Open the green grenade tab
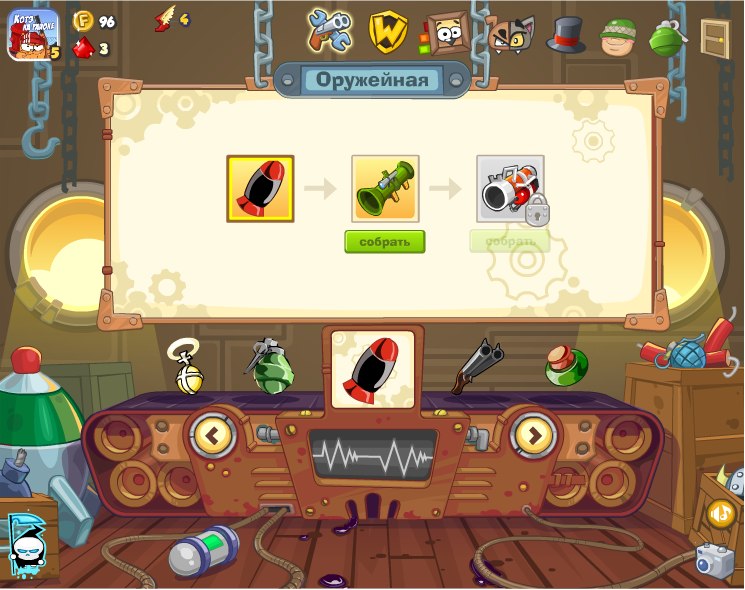Screen dimensions: 745x590 point(666,37)
